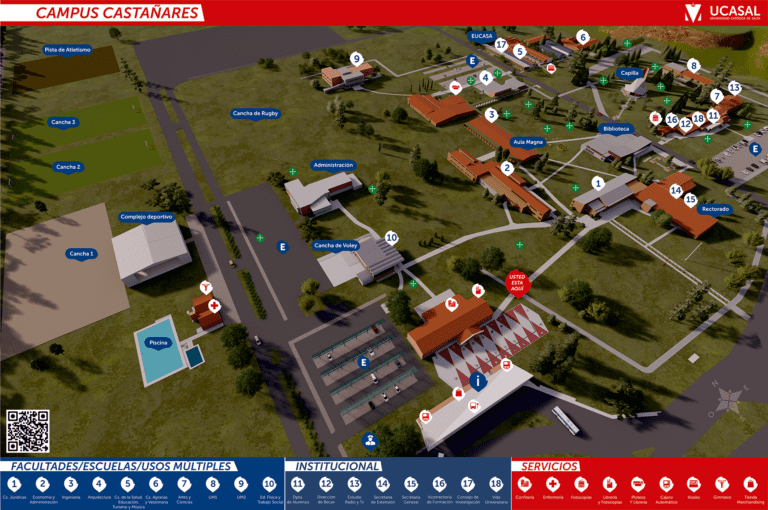Screen dimensions: 768x510
Task: Select the Enfermería cross legend icon
Action: (553, 484)
